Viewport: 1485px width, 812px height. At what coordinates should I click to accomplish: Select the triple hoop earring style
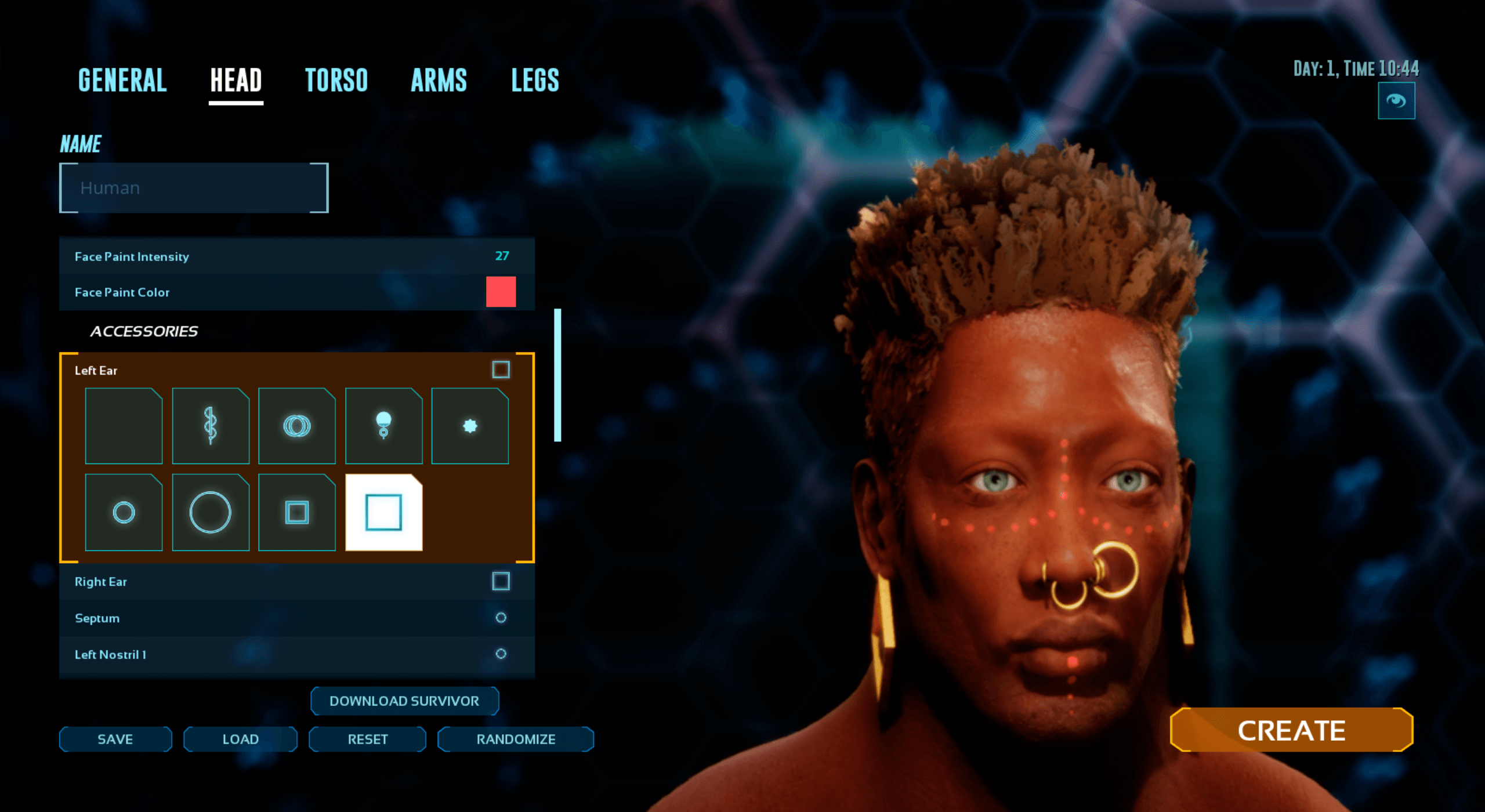click(297, 426)
